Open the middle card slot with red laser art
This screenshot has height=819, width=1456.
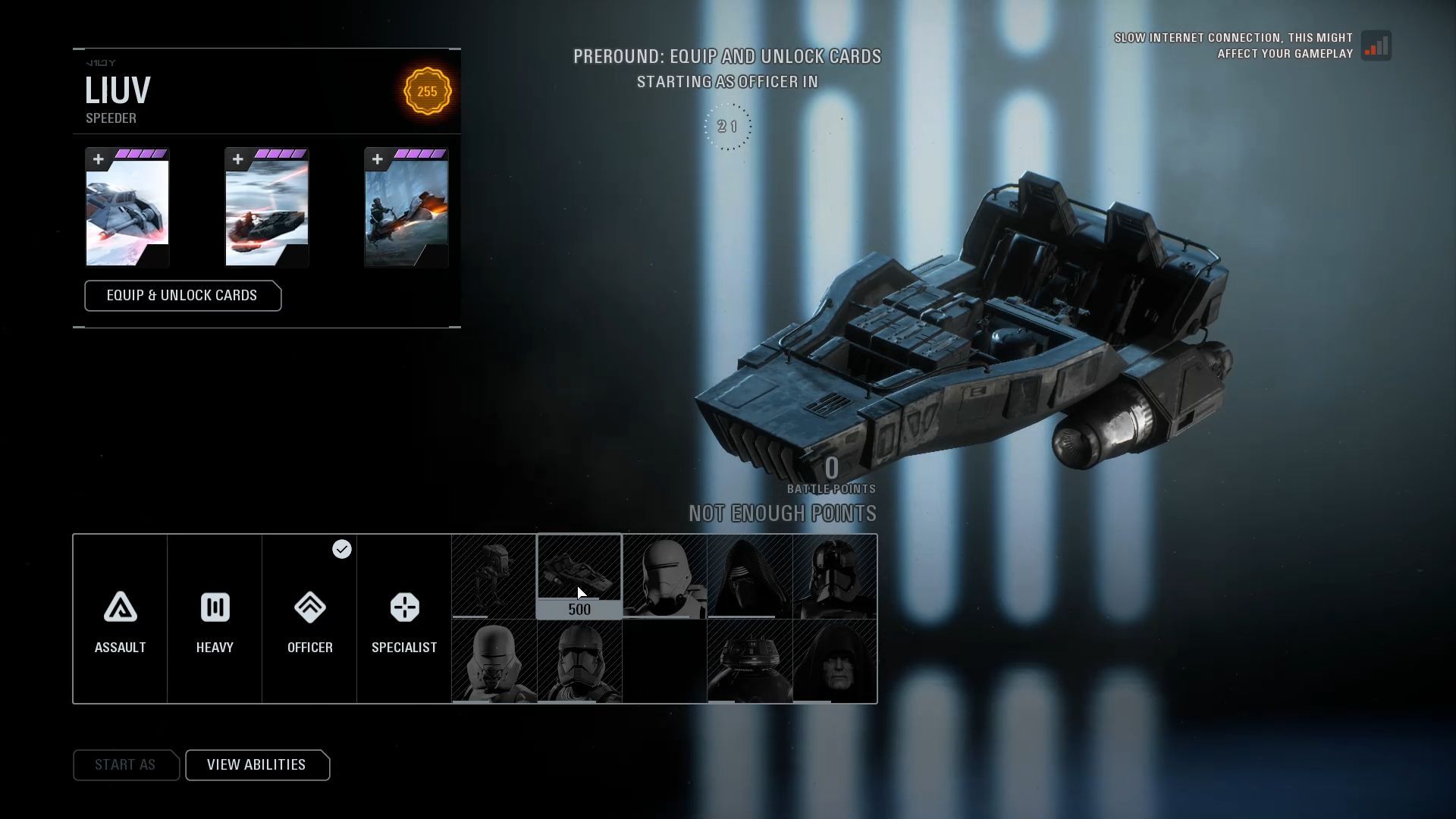coord(267,208)
